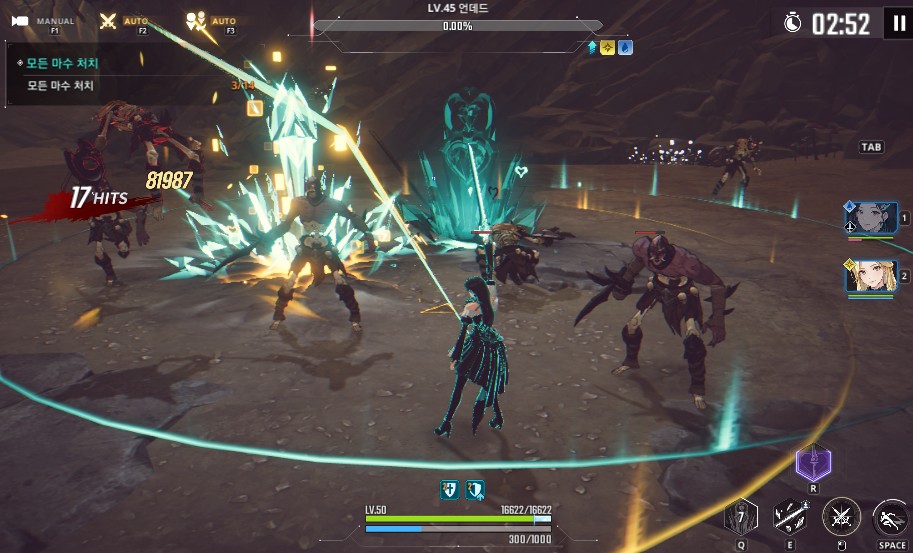Inspect the yellow enemy attribute icon
Screen dimensions: 913x553
tap(608, 47)
